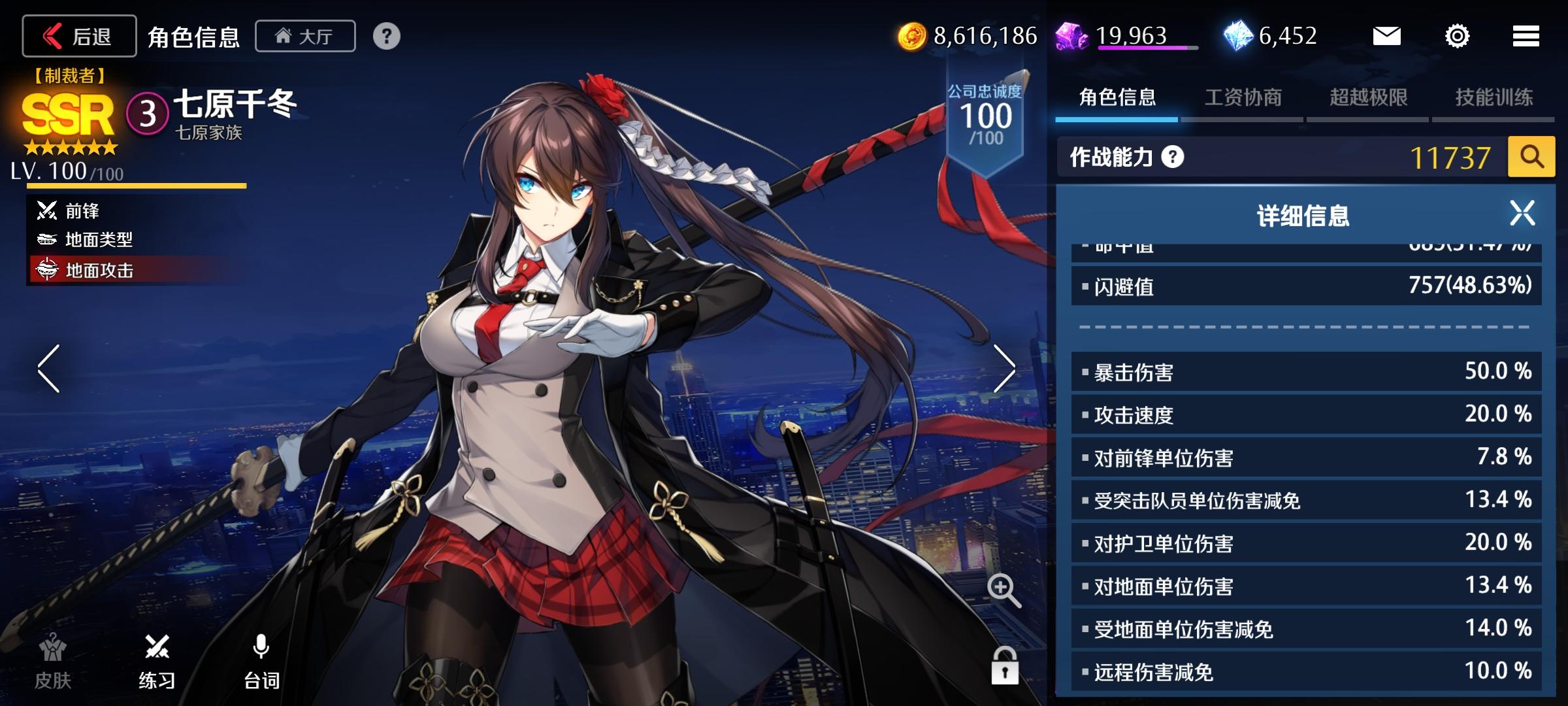The width and height of the screenshot is (1568, 706).
Task: Click the yellow magnifier beside 作战能力
Action: pos(1531,157)
